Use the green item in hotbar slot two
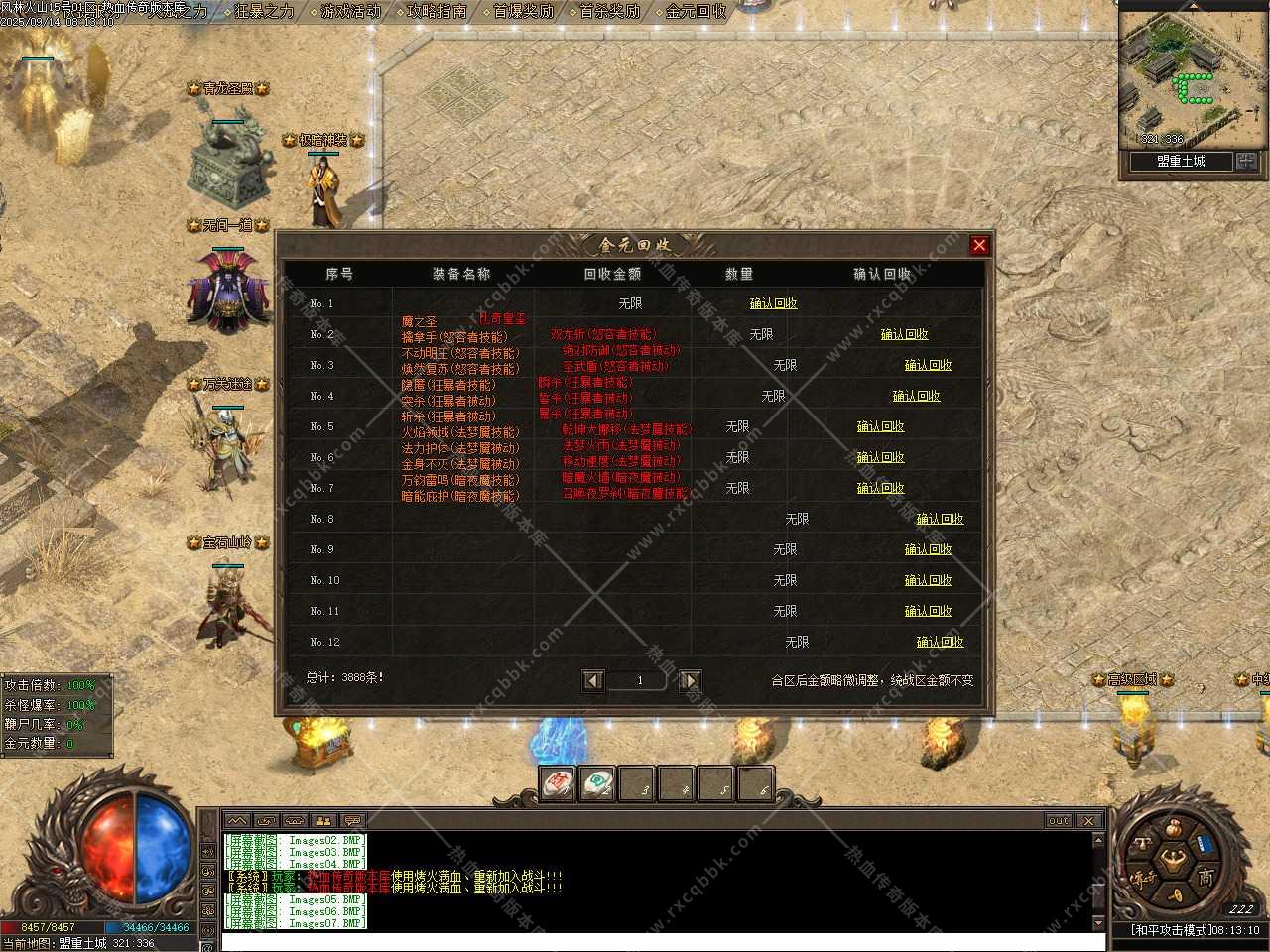 click(x=596, y=784)
